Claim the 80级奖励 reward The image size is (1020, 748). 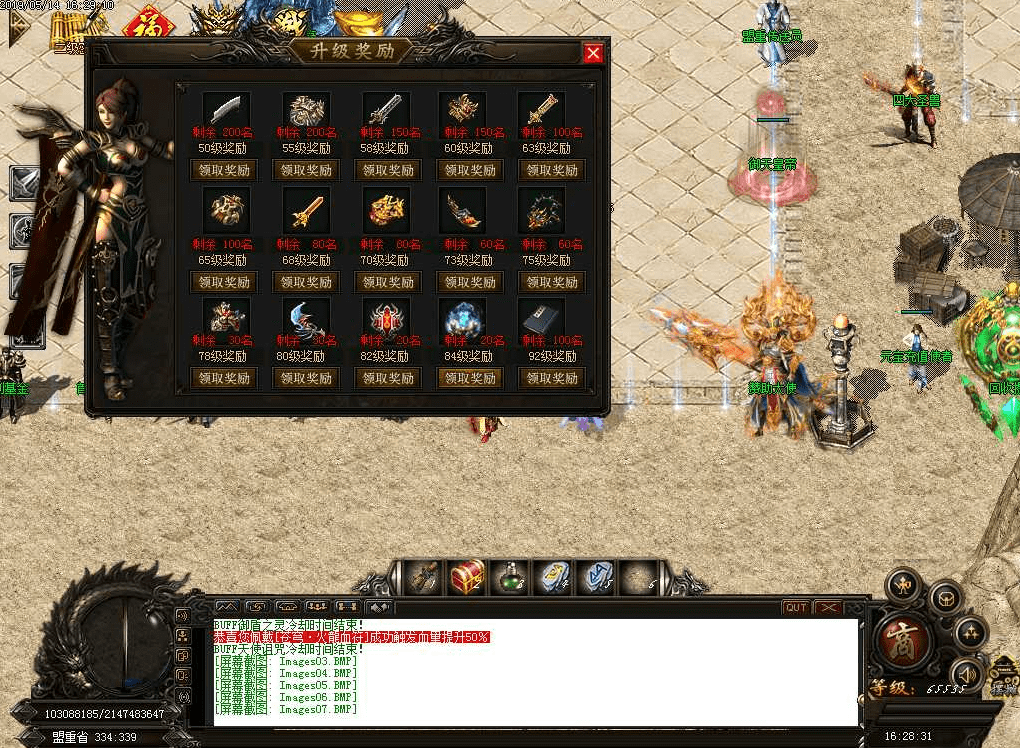tap(305, 378)
